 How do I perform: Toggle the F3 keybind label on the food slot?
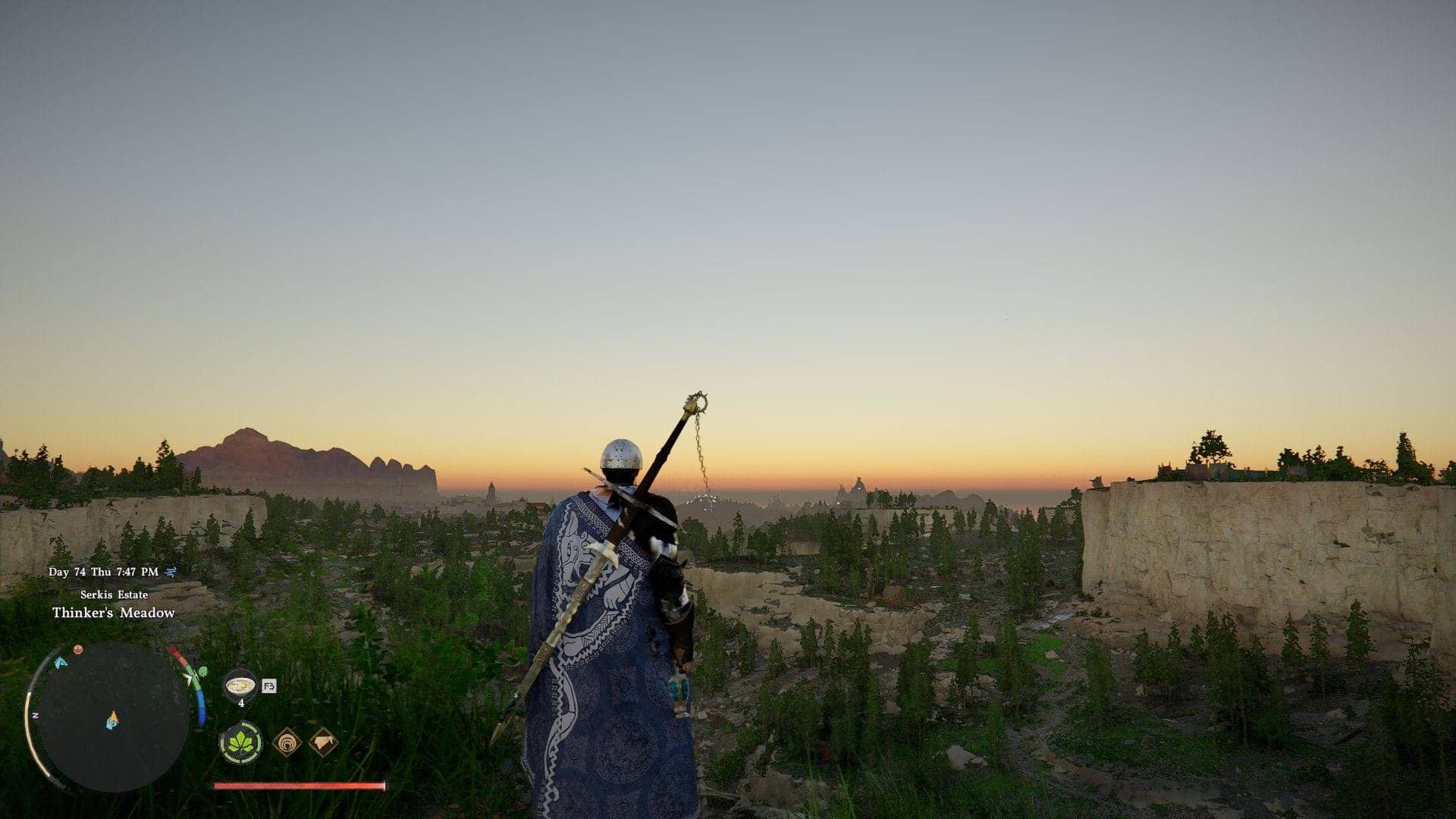pos(269,686)
